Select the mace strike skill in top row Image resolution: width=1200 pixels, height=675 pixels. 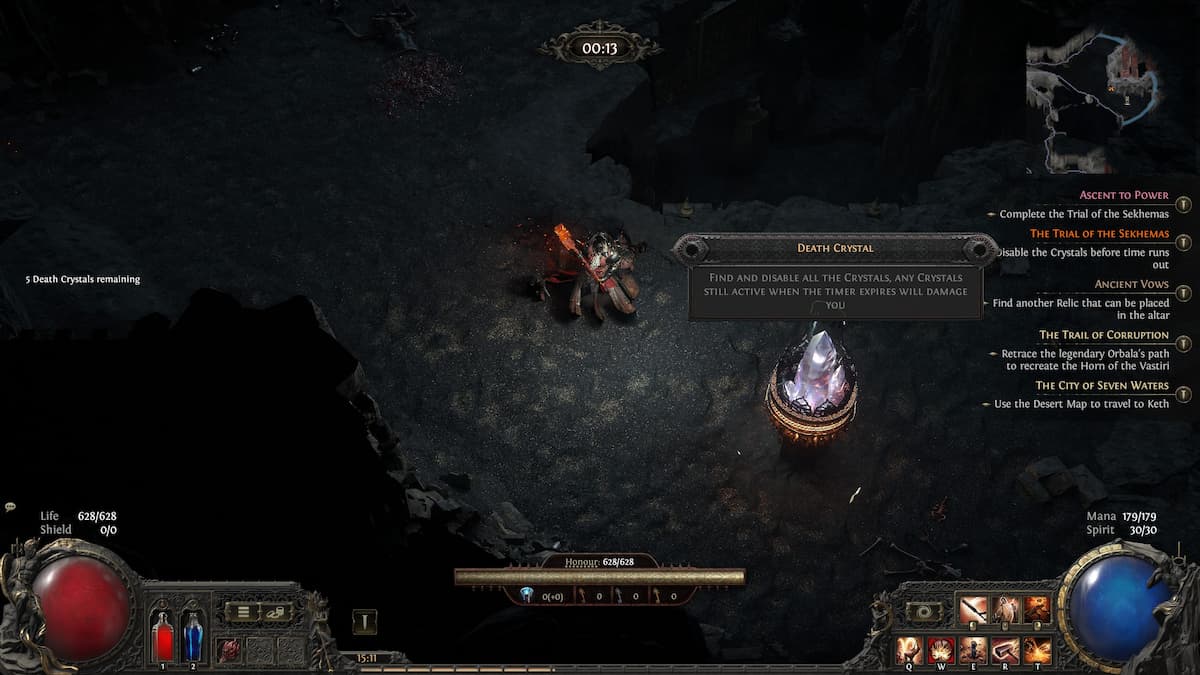click(x=973, y=609)
